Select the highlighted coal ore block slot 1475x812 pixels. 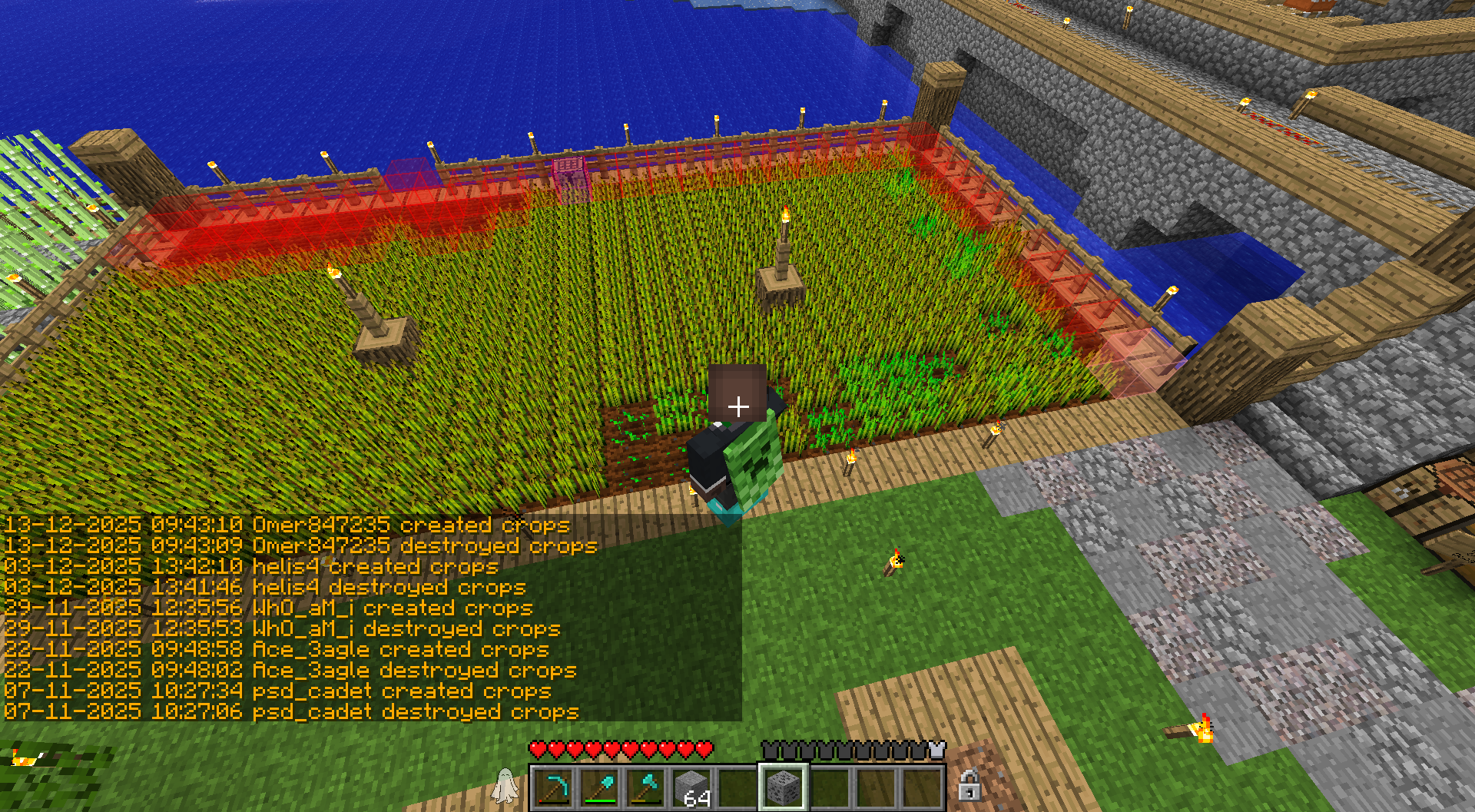(x=783, y=787)
